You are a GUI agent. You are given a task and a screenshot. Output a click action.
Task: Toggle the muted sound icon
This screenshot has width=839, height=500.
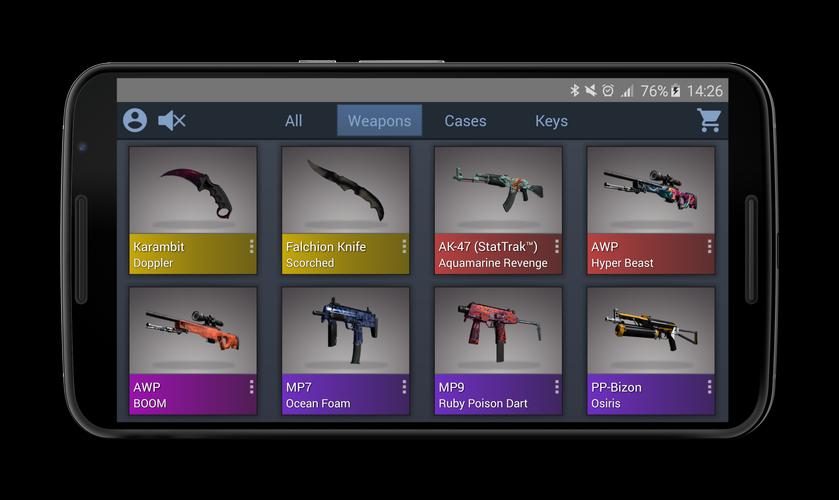pos(172,121)
